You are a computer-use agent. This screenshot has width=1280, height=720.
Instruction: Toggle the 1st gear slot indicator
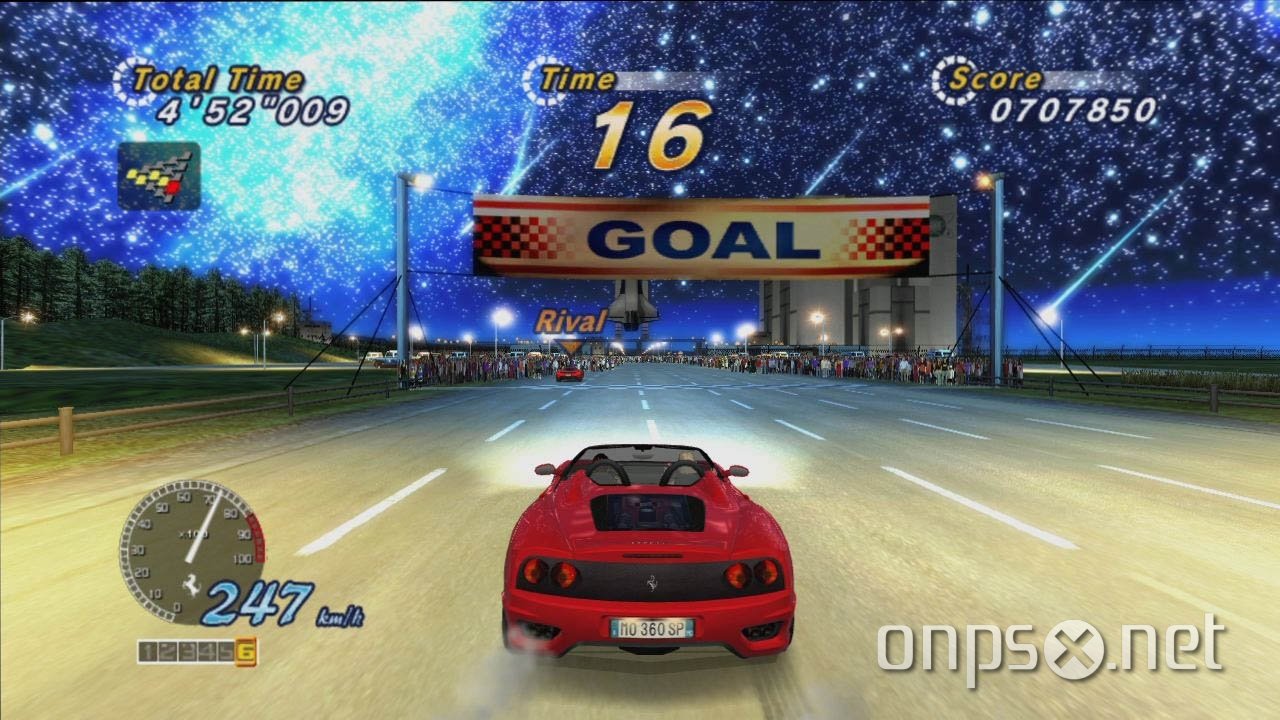tap(148, 649)
